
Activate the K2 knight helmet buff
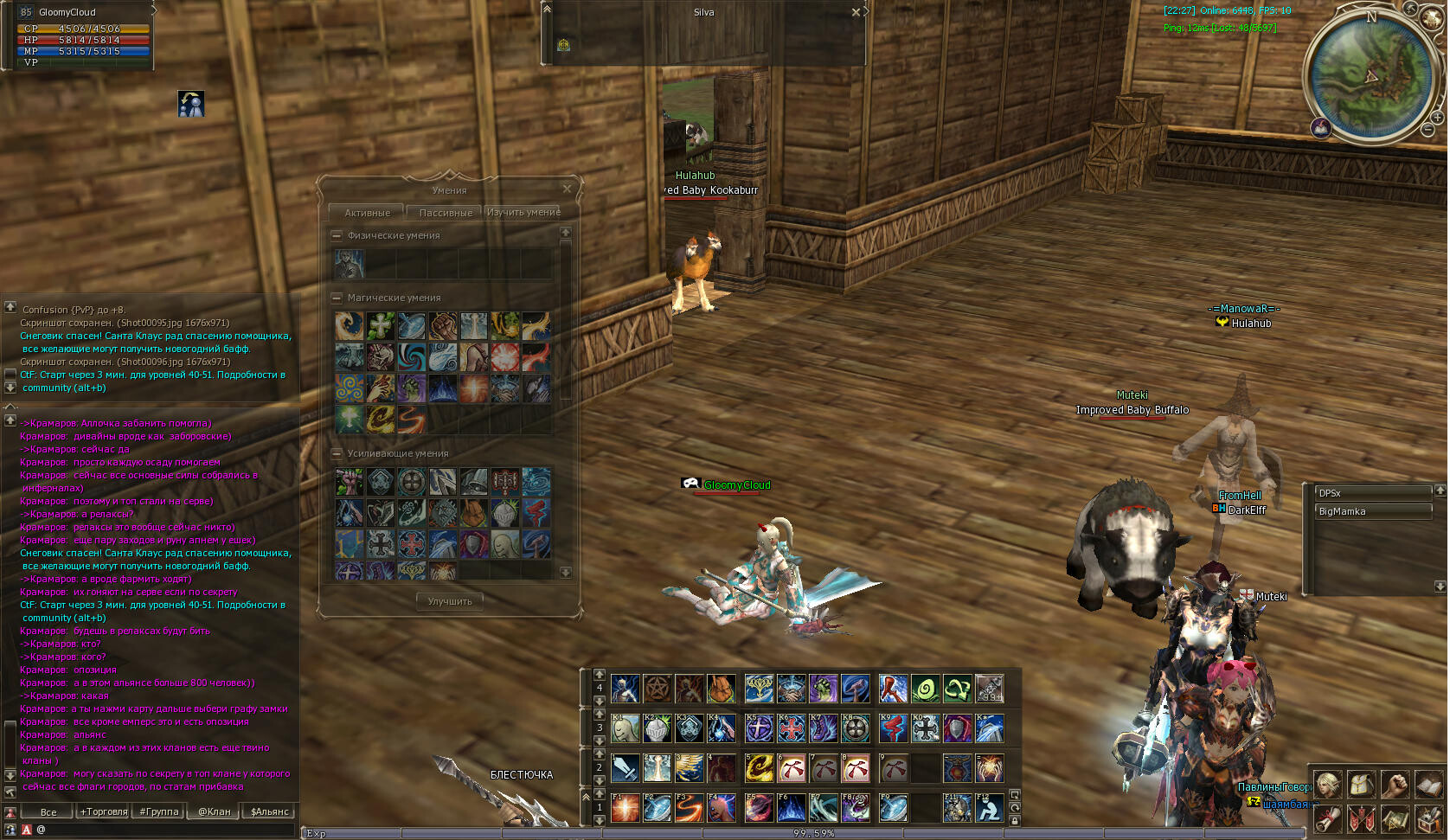[657, 728]
